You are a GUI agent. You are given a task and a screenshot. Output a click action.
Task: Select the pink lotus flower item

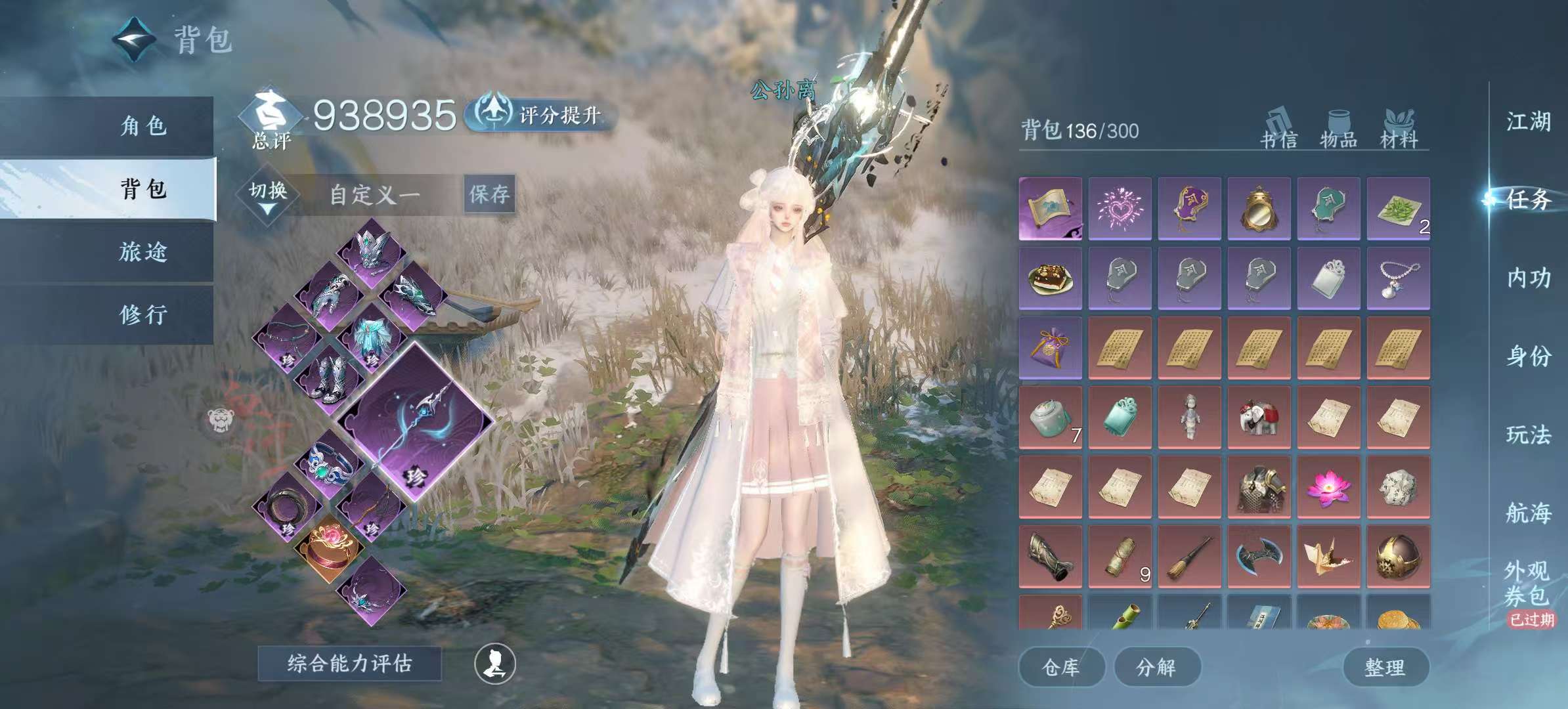coord(1328,487)
